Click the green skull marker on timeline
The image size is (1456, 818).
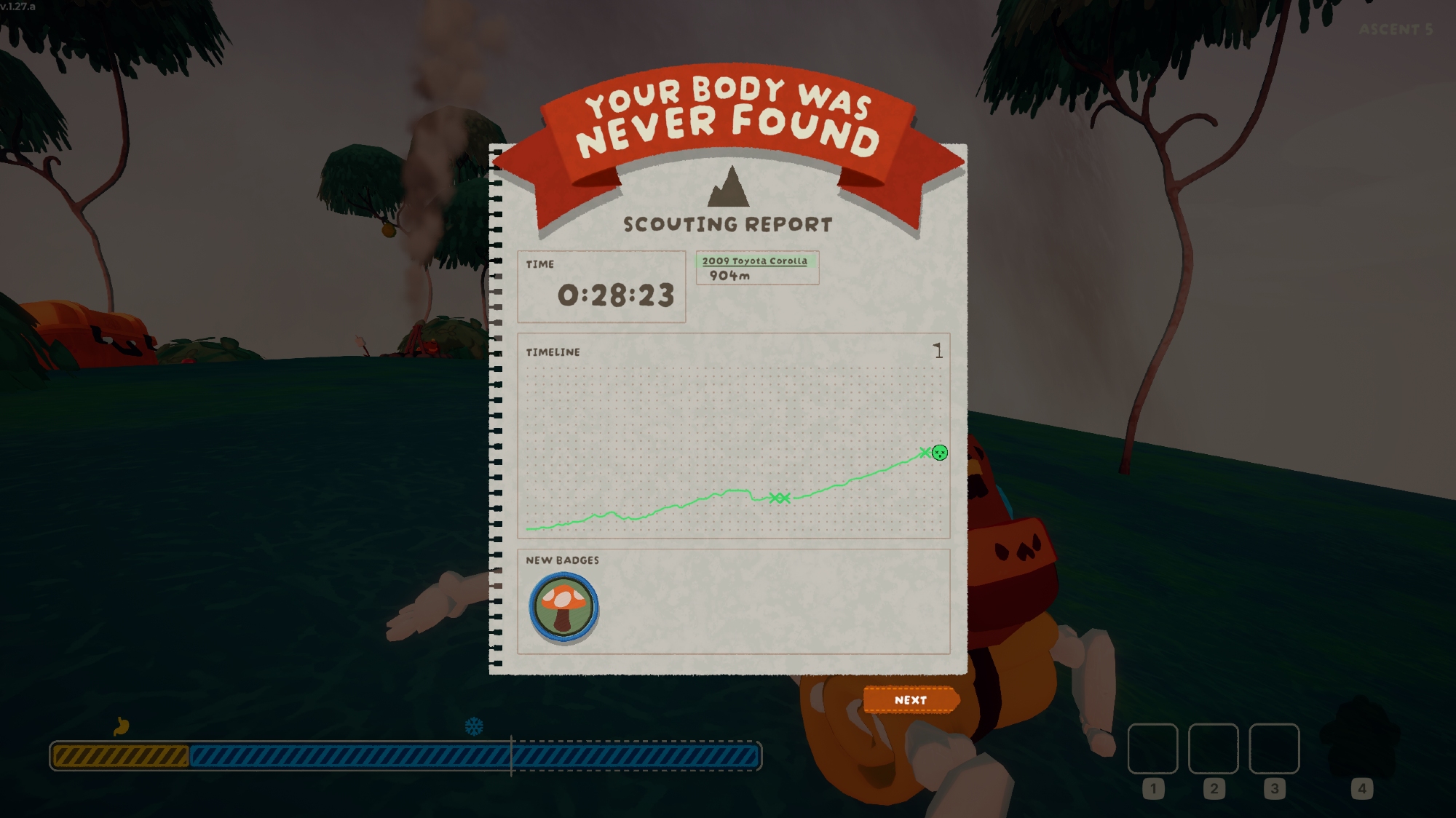940,453
